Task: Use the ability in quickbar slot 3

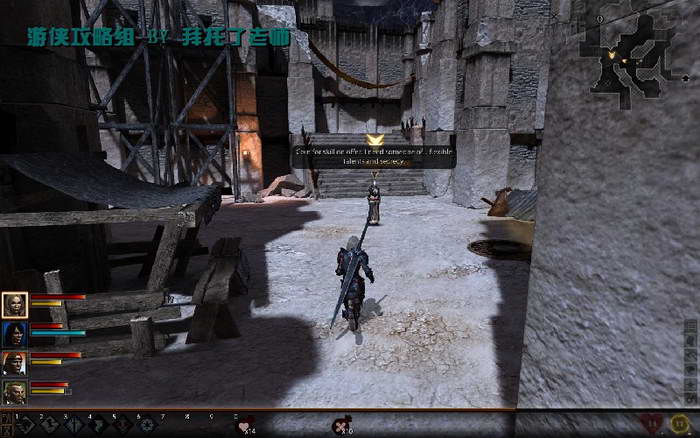Action: point(76,425)
